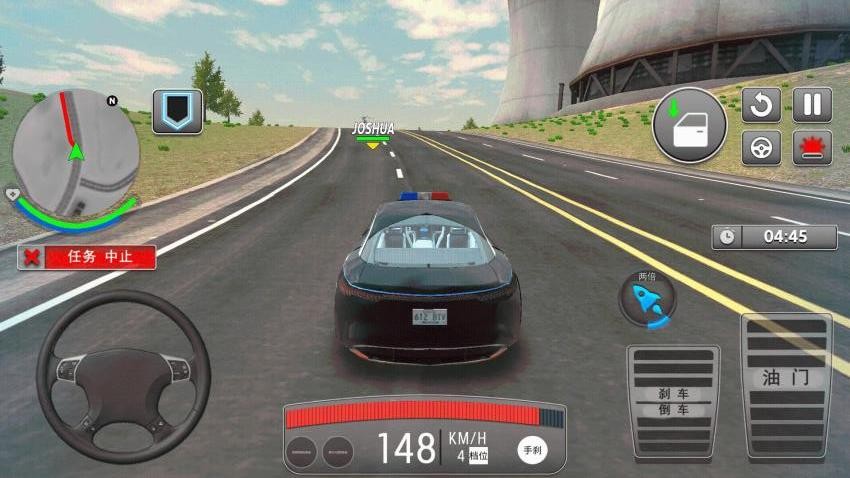
Task: Open the circular minimap
Action: [x=76, y=152]
